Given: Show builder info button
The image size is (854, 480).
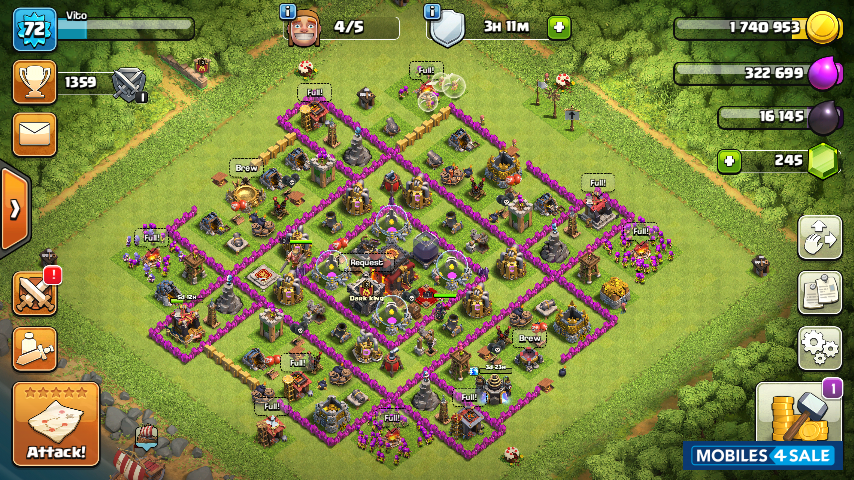Looking at the screenshot, I should [x=288, y=11].
